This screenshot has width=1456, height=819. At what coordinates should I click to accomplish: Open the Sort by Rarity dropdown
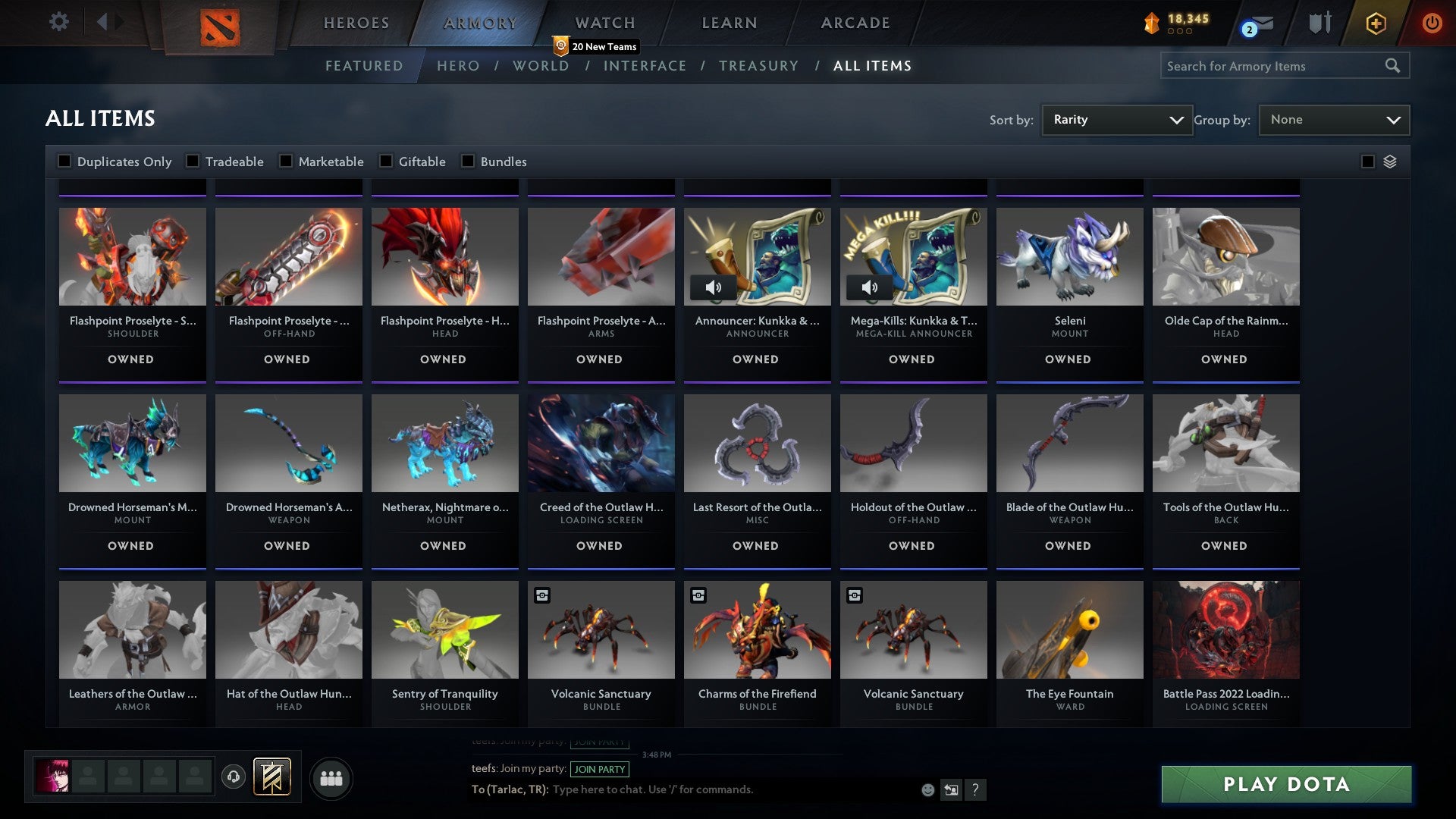1116,119
